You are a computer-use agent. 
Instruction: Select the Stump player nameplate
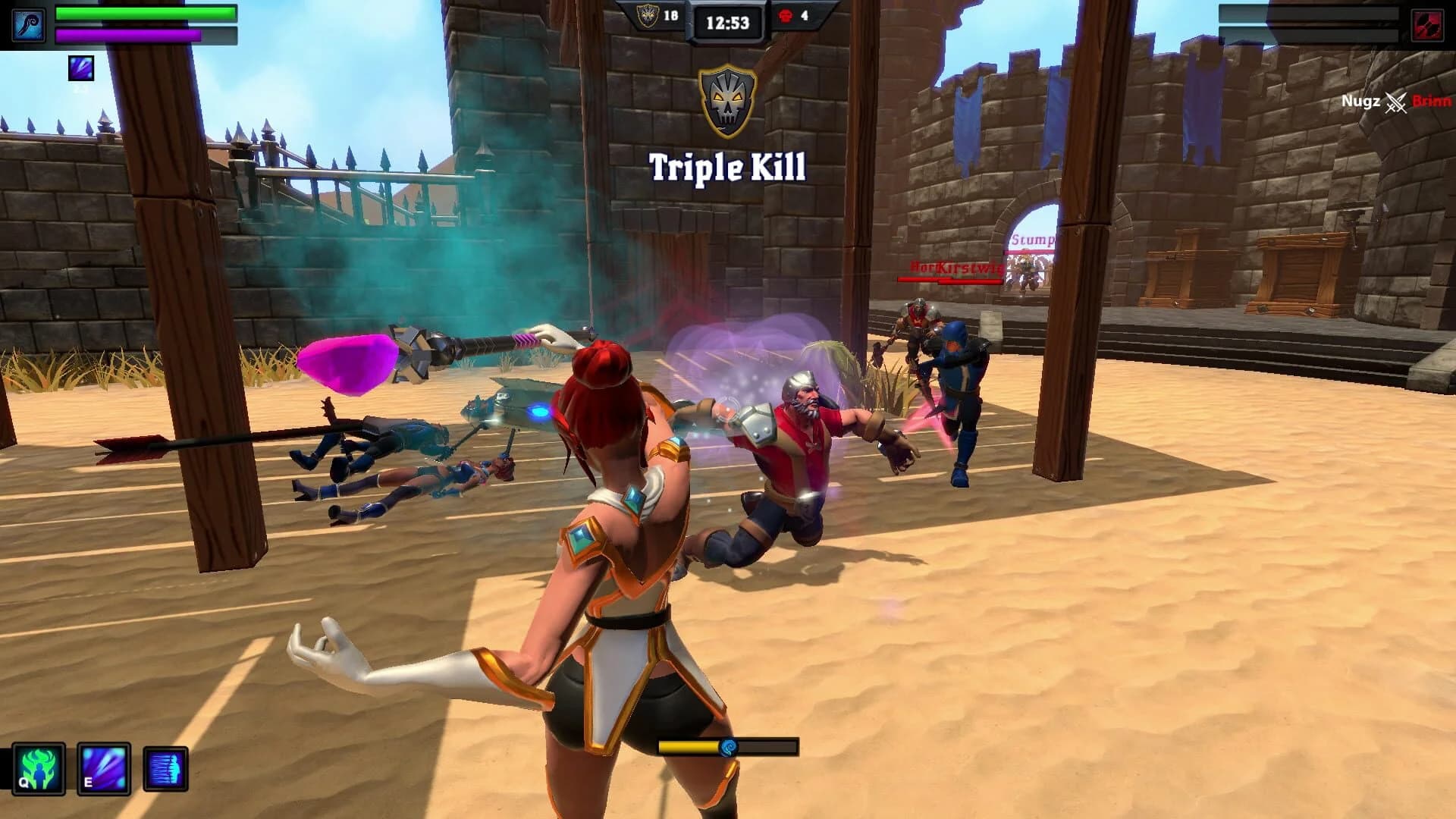(1033, 239)
